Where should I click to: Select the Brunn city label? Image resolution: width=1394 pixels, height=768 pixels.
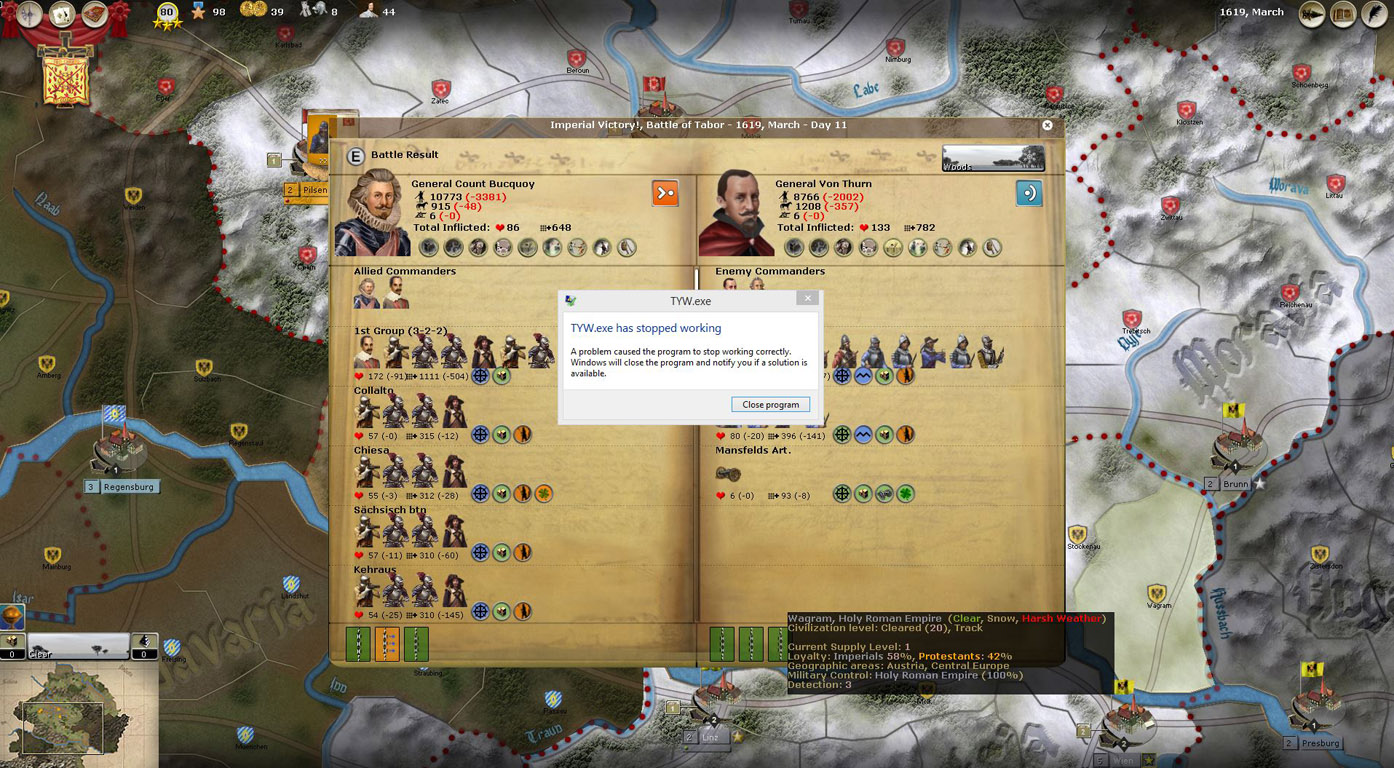tap(1236, 484)
